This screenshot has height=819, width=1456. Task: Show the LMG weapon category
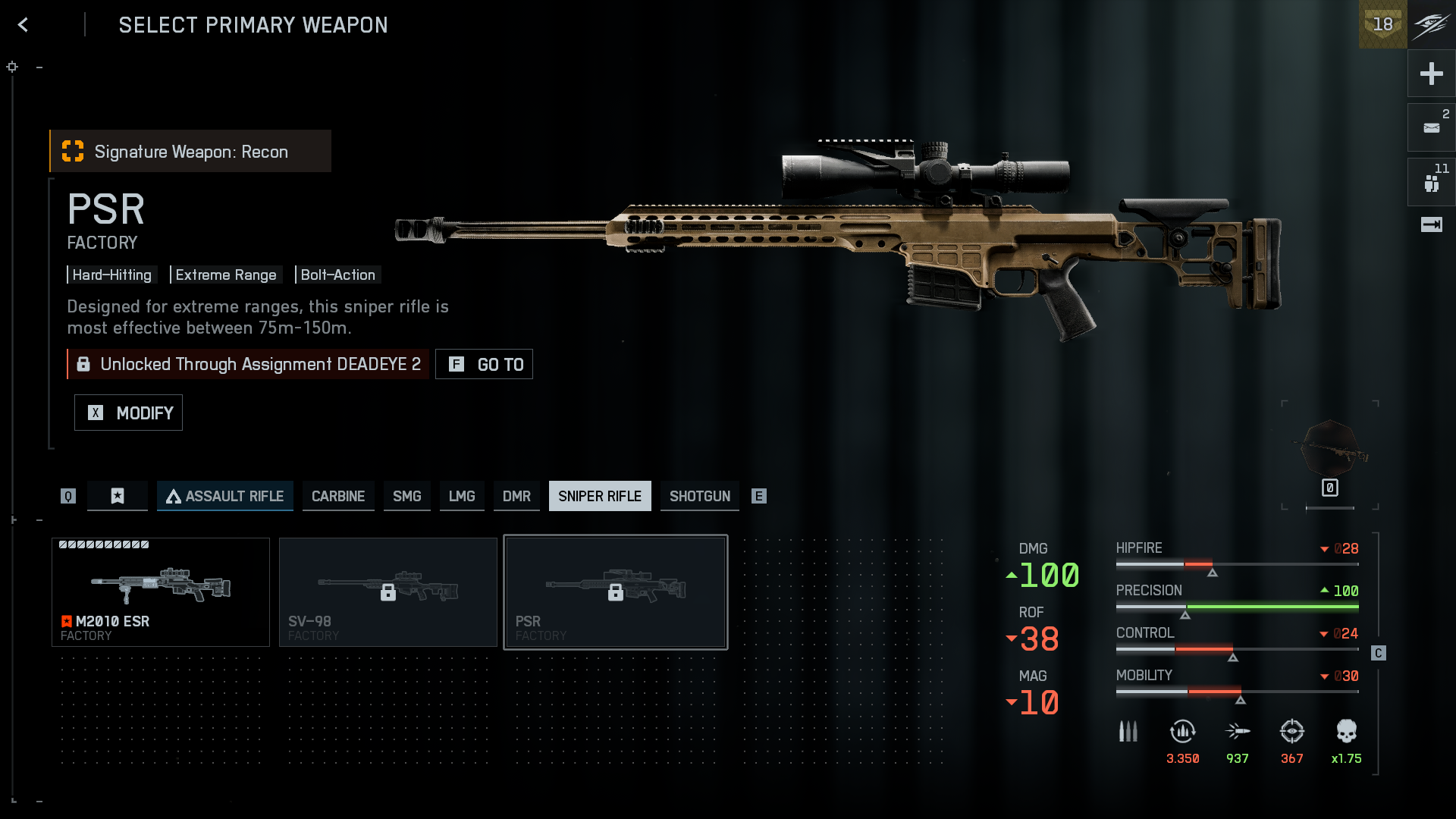(462, 496)
